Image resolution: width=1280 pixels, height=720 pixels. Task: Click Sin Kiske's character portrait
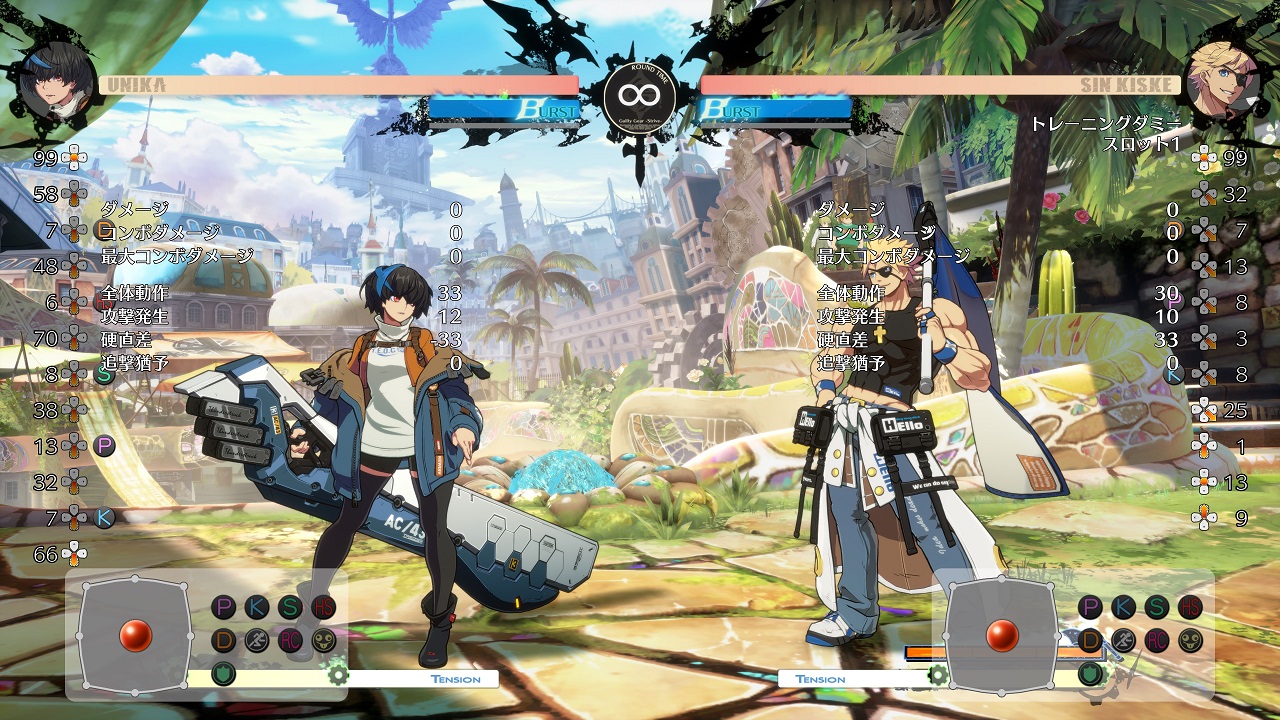(x=1222, y=81)
